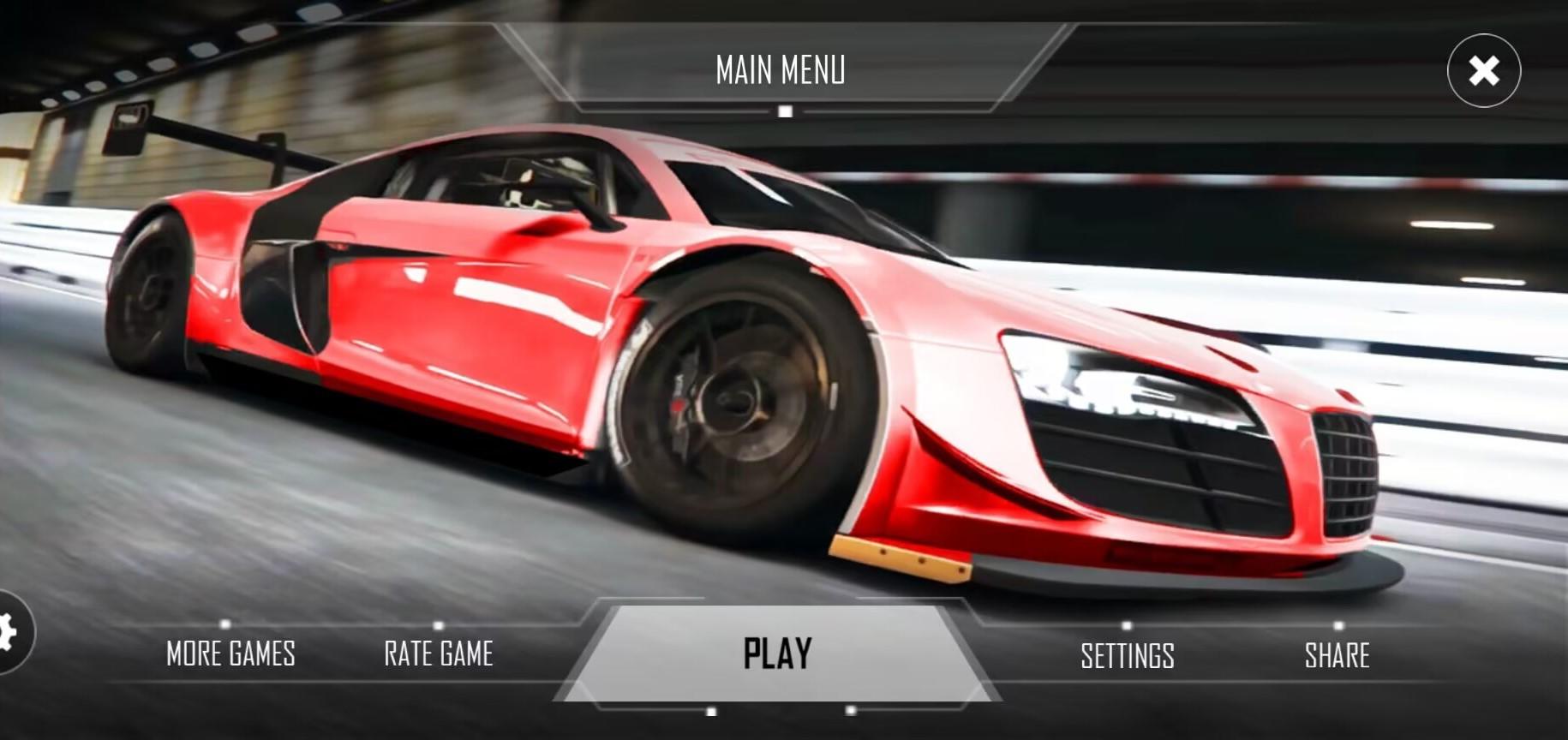
Task: Open the More Games entry
Action: click(230, 654)
